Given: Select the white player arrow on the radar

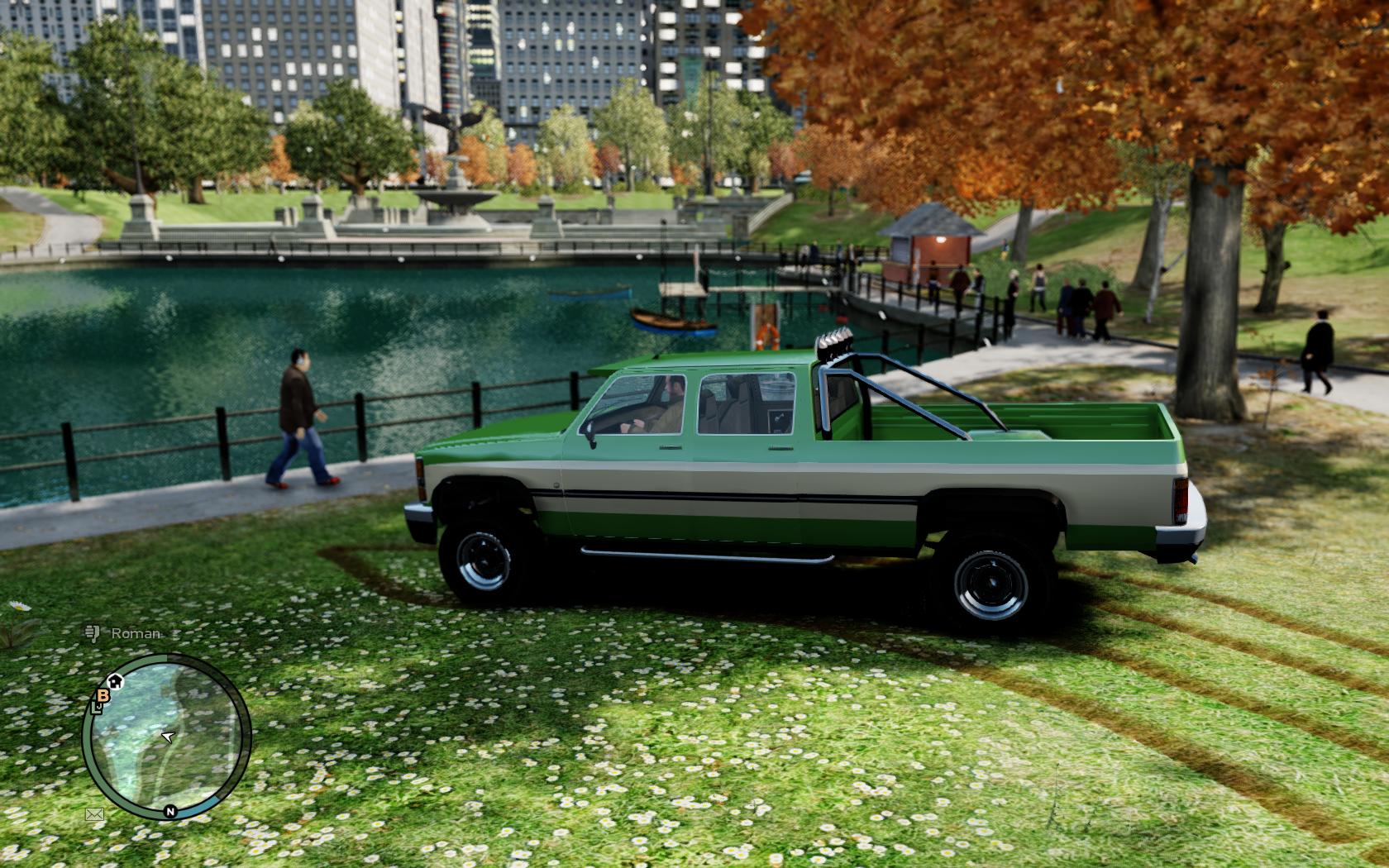Looking at the screenshot, I should pos(168,737).
